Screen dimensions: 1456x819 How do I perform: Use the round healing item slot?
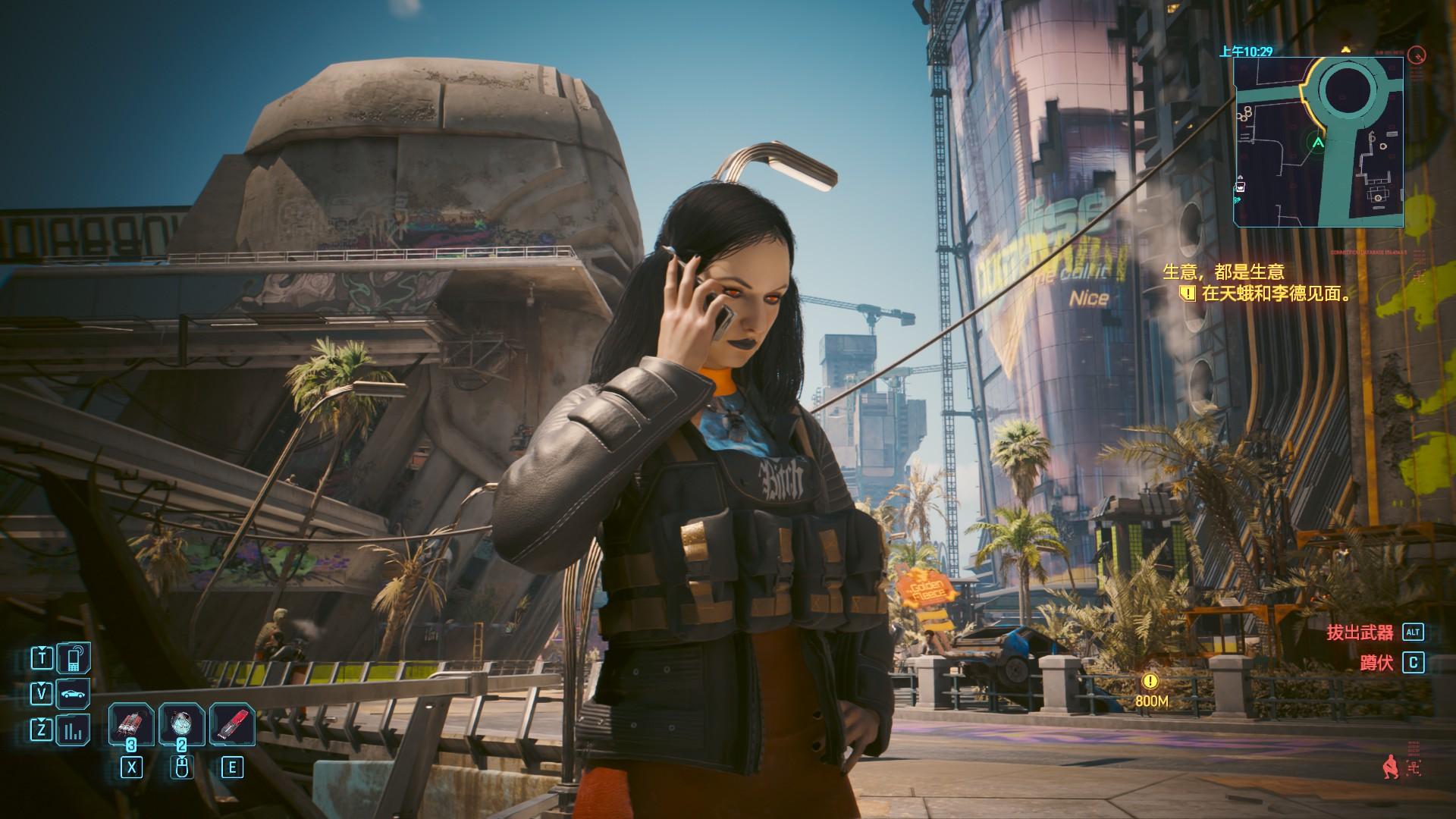coord(181,724)
